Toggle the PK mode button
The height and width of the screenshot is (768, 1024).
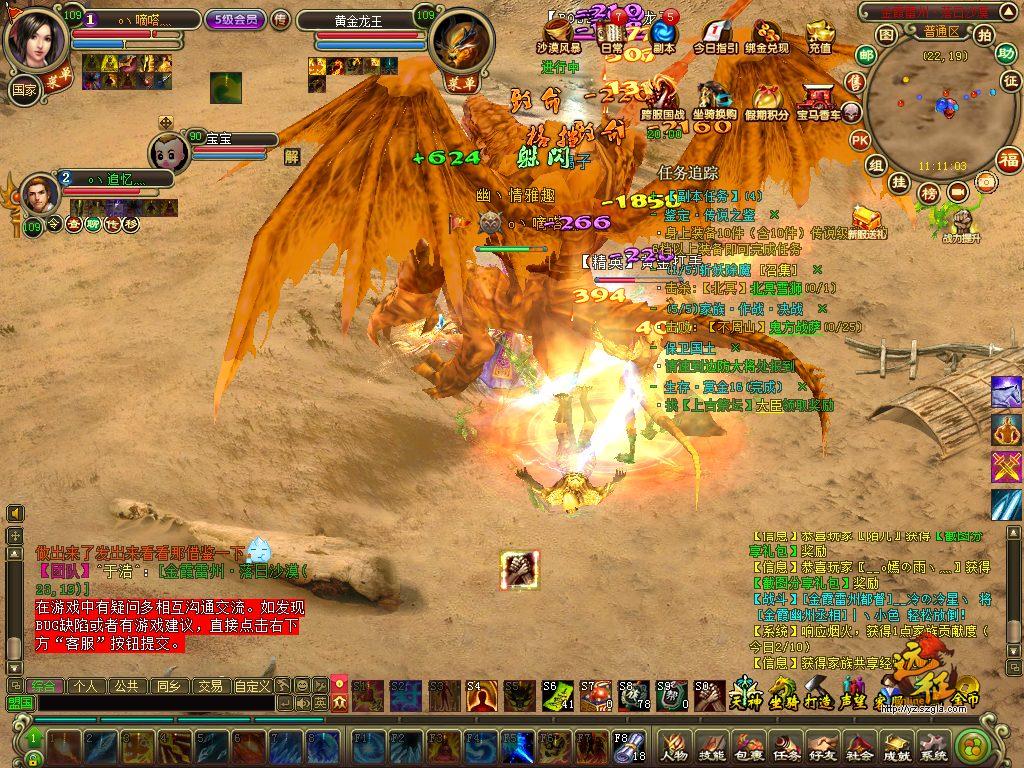point(859,140)
